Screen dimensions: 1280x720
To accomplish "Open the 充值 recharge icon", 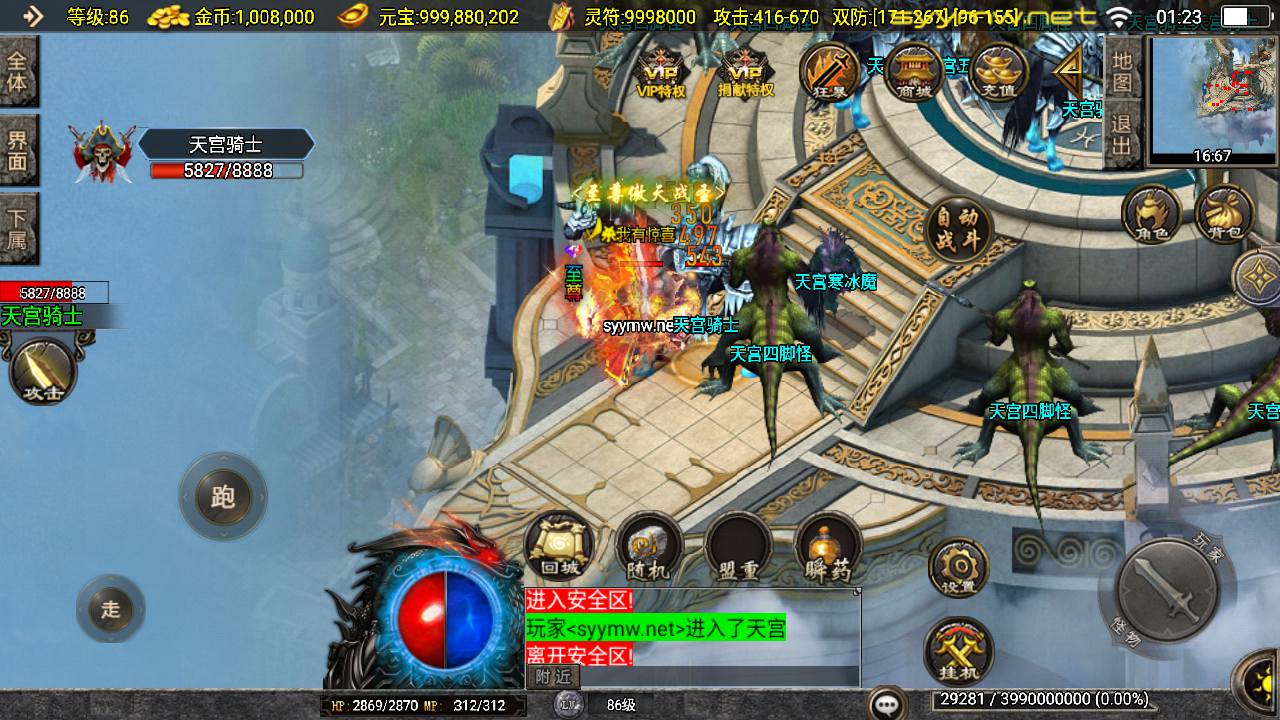I will pyautogui.click(x=998, y=72).
